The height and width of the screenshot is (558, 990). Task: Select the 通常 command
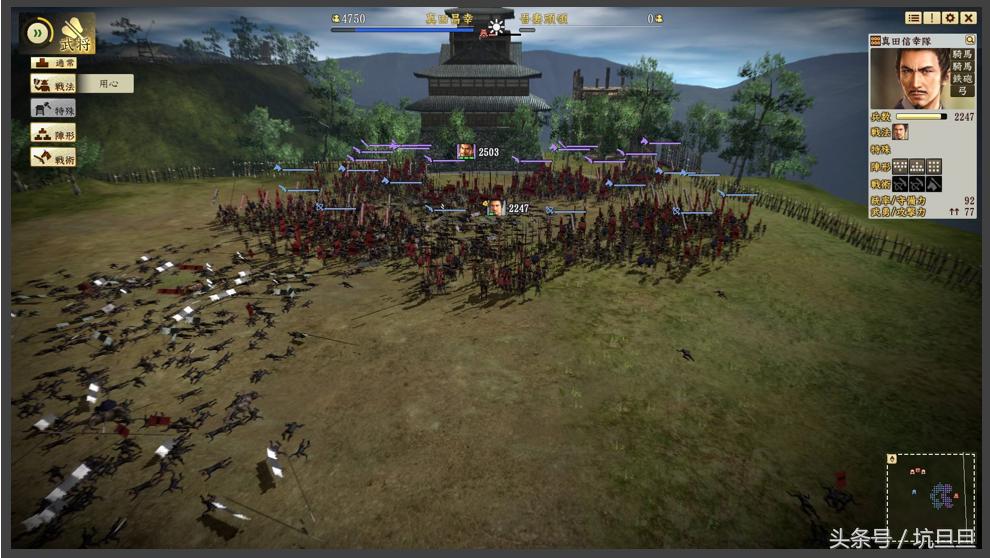52,62
